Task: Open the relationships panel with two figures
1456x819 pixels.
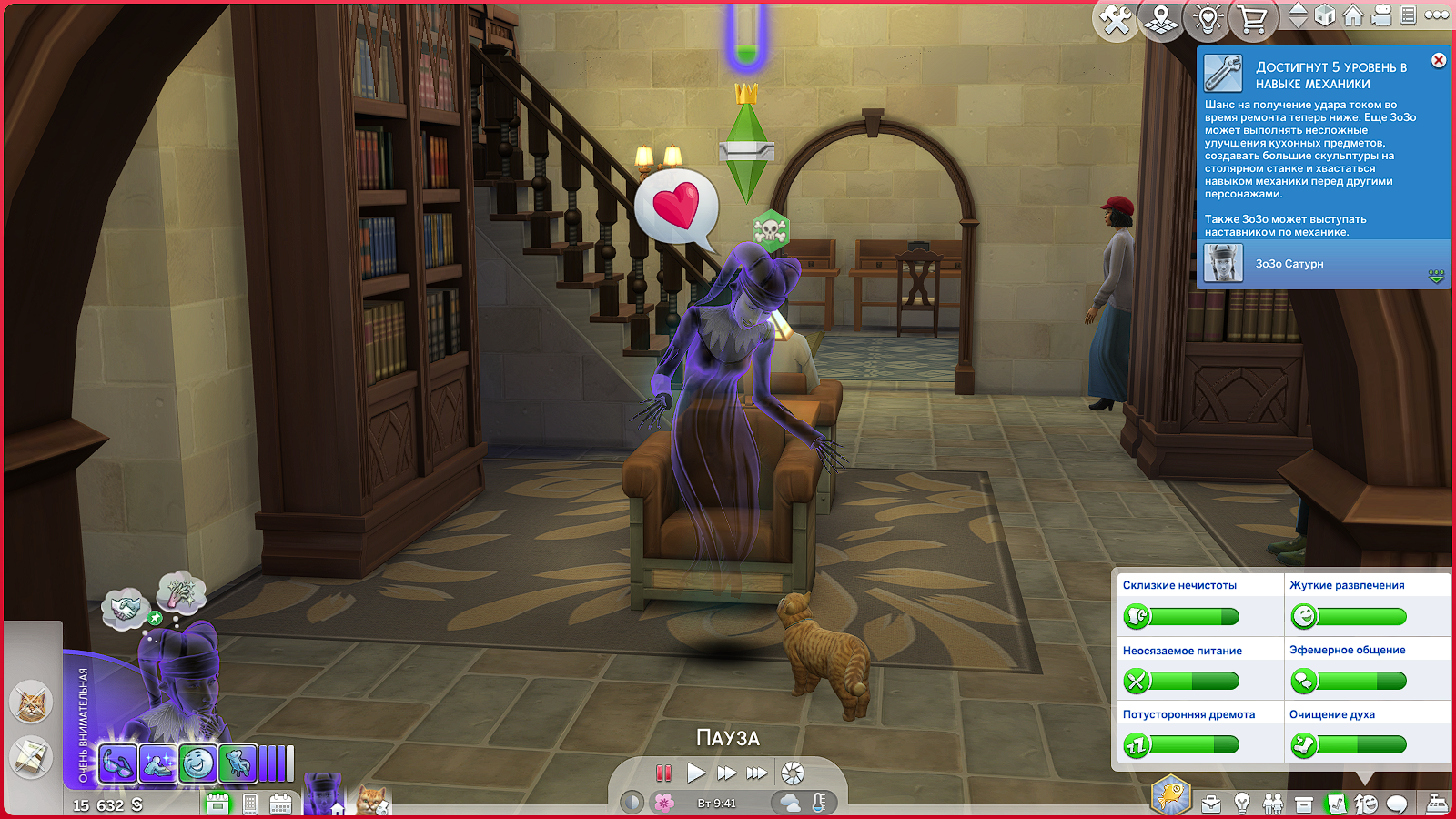Action: pos(1273,804)
